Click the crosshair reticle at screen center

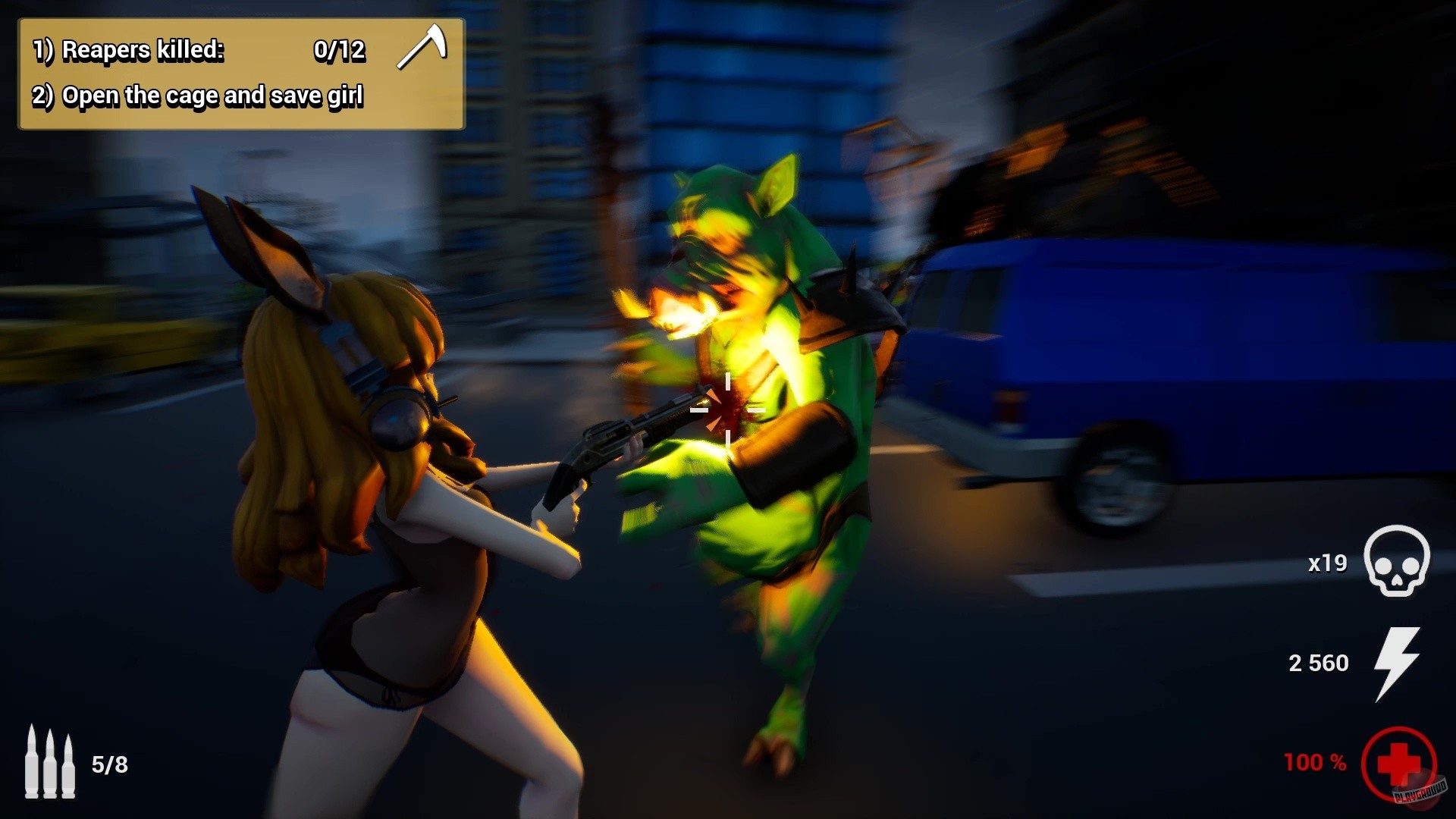729,409
